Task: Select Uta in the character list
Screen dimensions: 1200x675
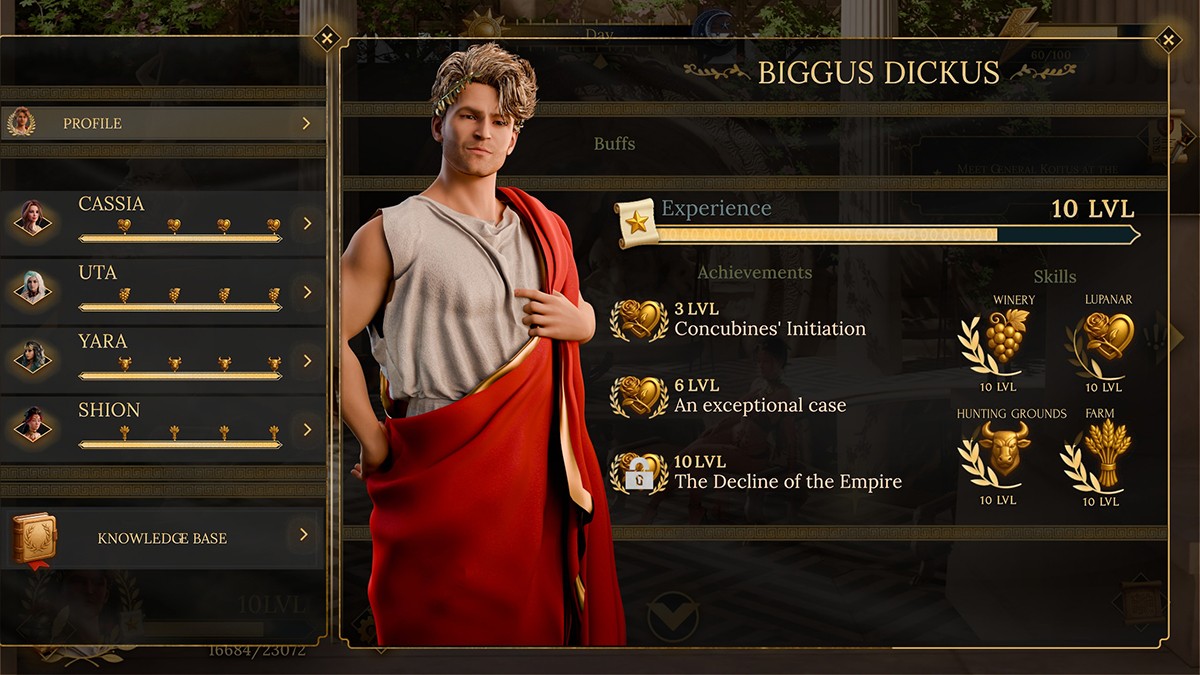Action: click(163, 291)
